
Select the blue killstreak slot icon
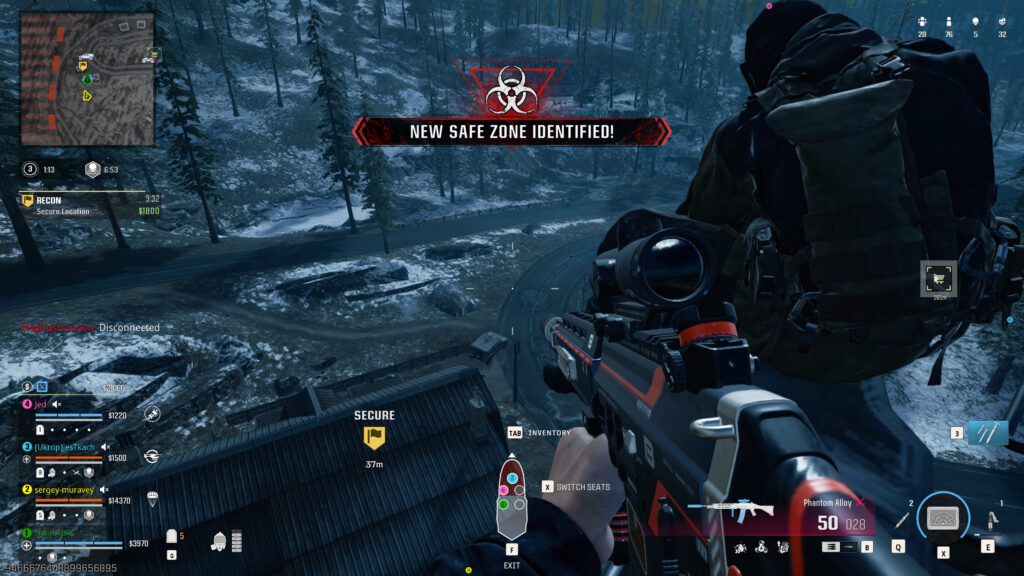pos(987,433)
